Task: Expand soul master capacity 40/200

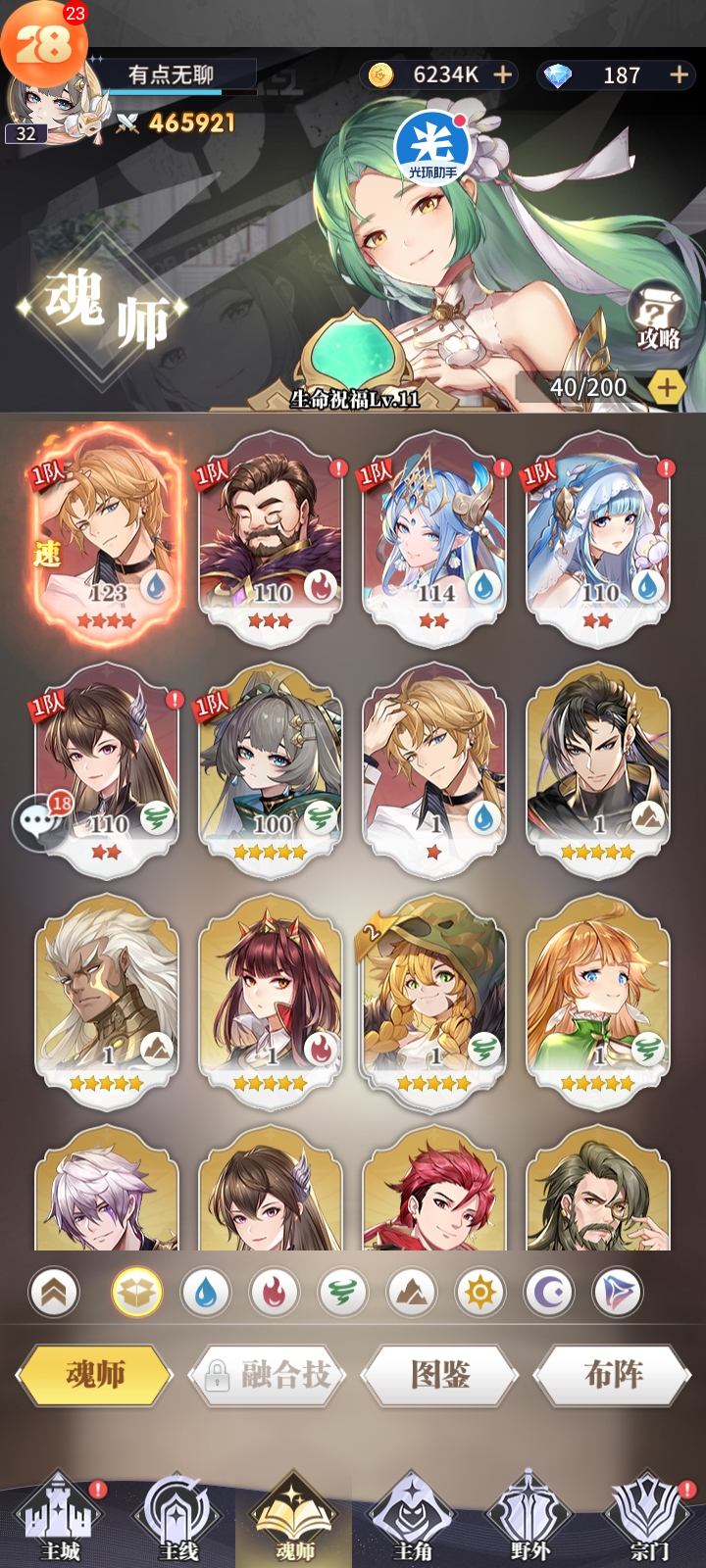Action: (667, 387)
